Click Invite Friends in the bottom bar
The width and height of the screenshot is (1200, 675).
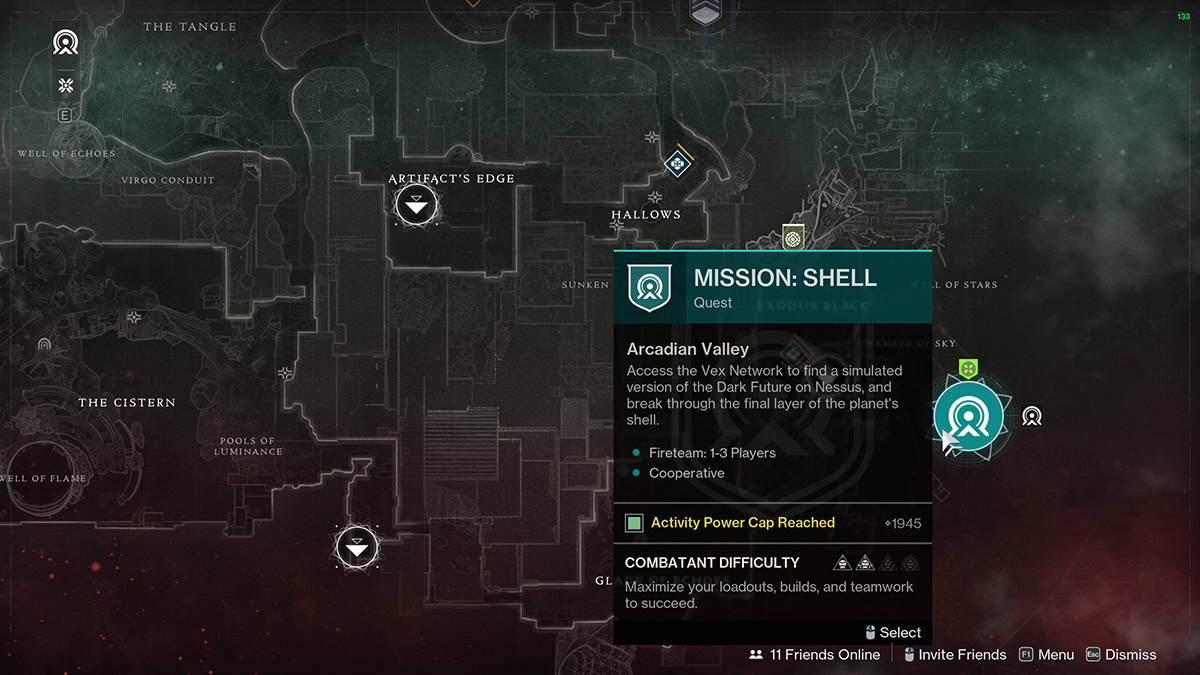[953, 655]
